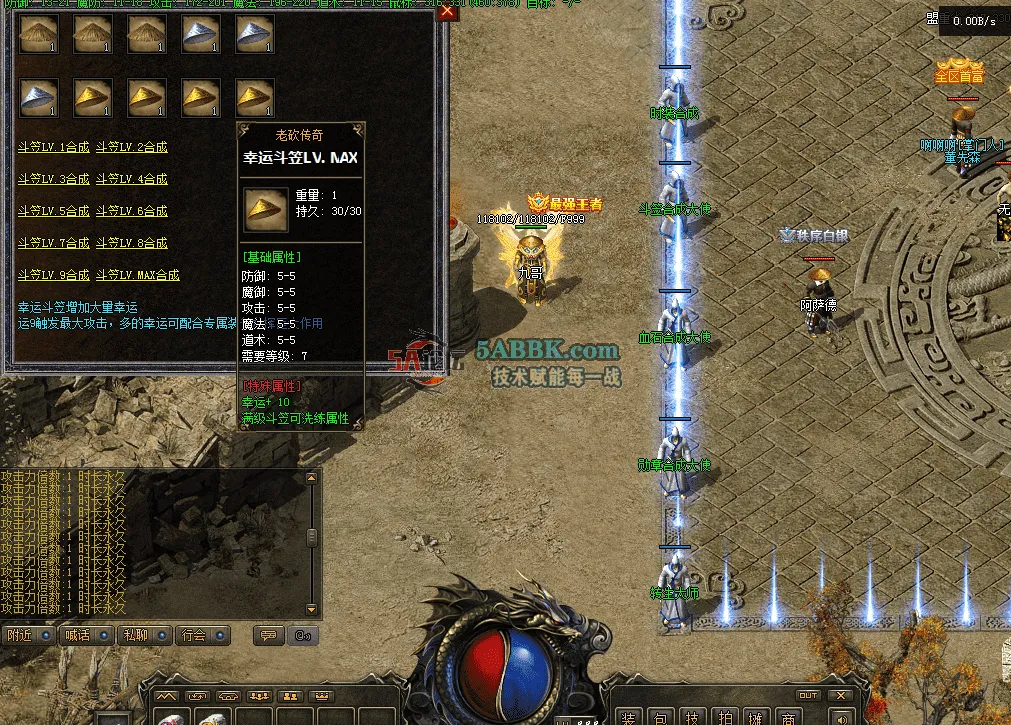Select the 斗笠LV.7合成 link
Screen dimensions: 1011x725
pyautogui.click(x=53, y=243)
